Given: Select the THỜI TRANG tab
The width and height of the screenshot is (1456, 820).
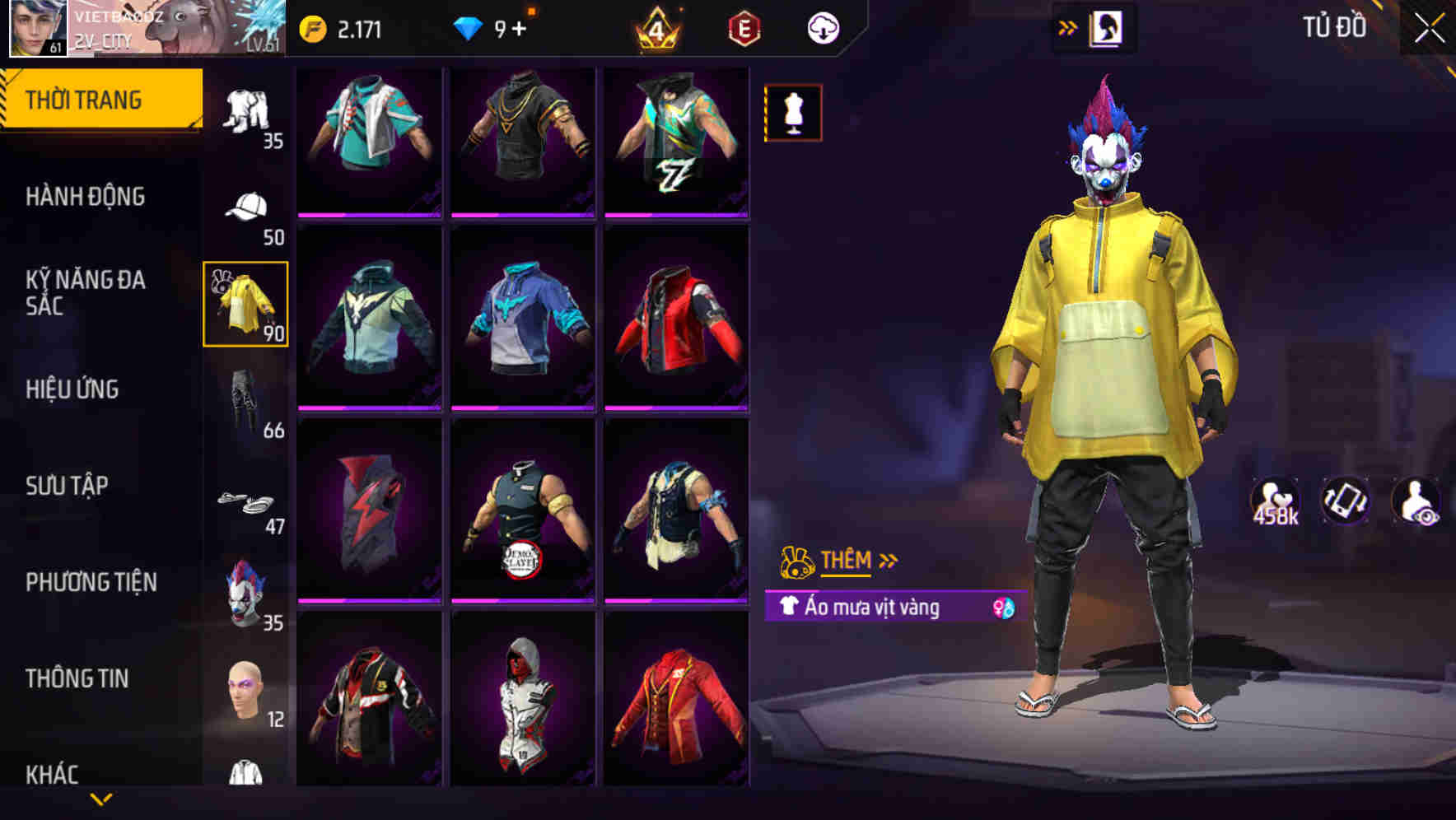Looking at the screenshot, I should coord(86,99).
